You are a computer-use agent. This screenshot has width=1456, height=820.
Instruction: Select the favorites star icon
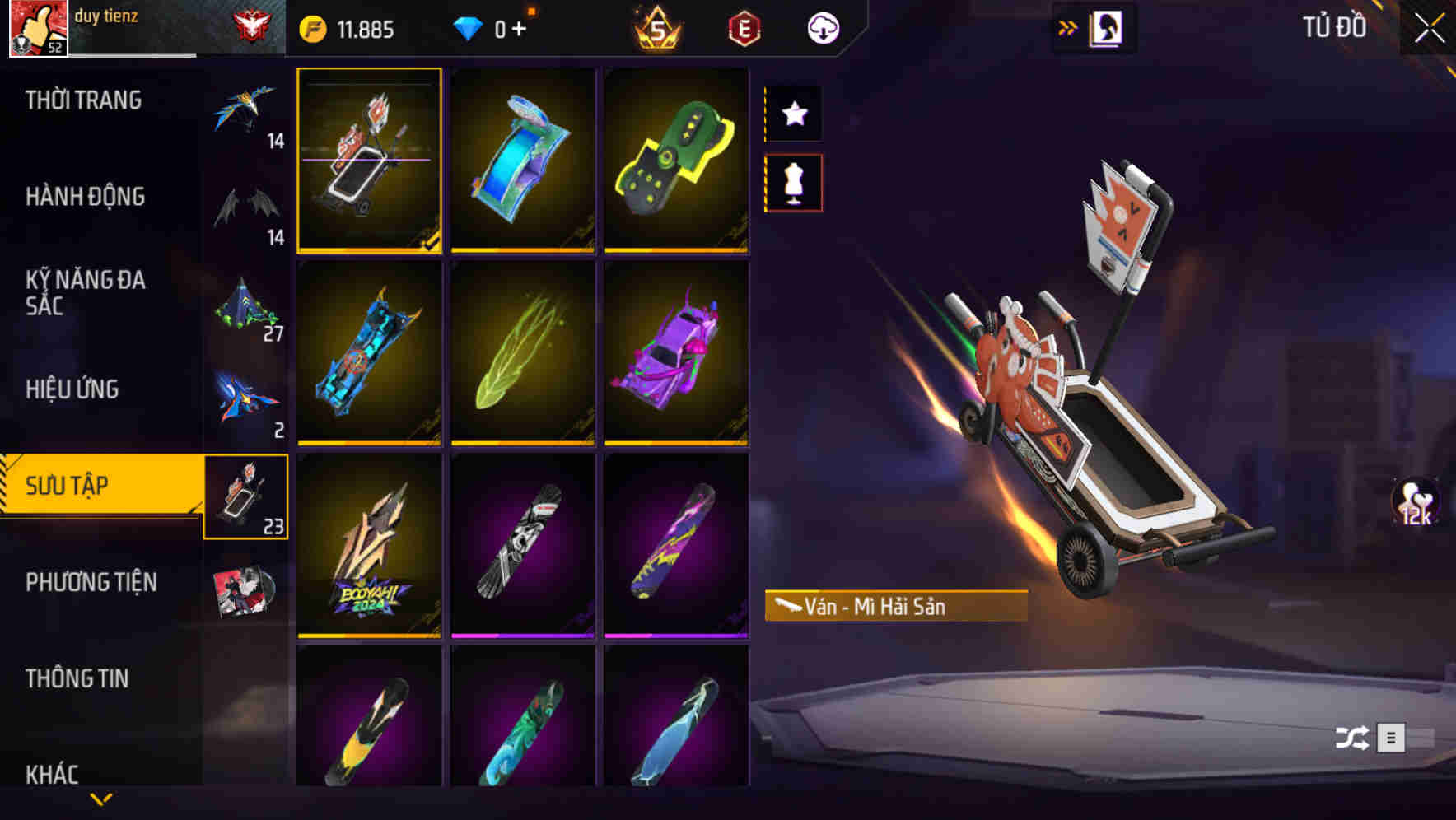point(793,114)
